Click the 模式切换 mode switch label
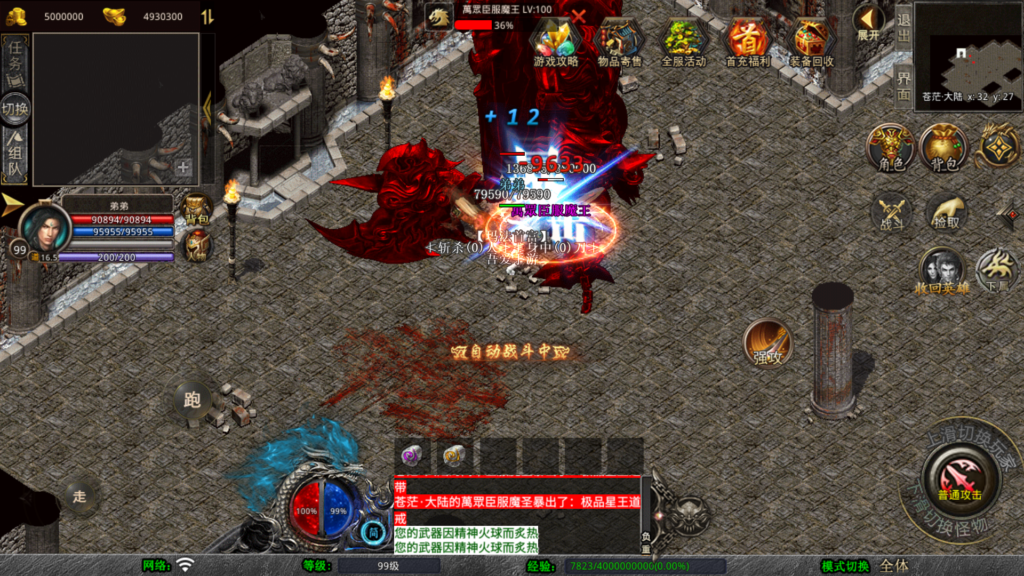Screen dimensions: 1024x576 coord(844,566)
